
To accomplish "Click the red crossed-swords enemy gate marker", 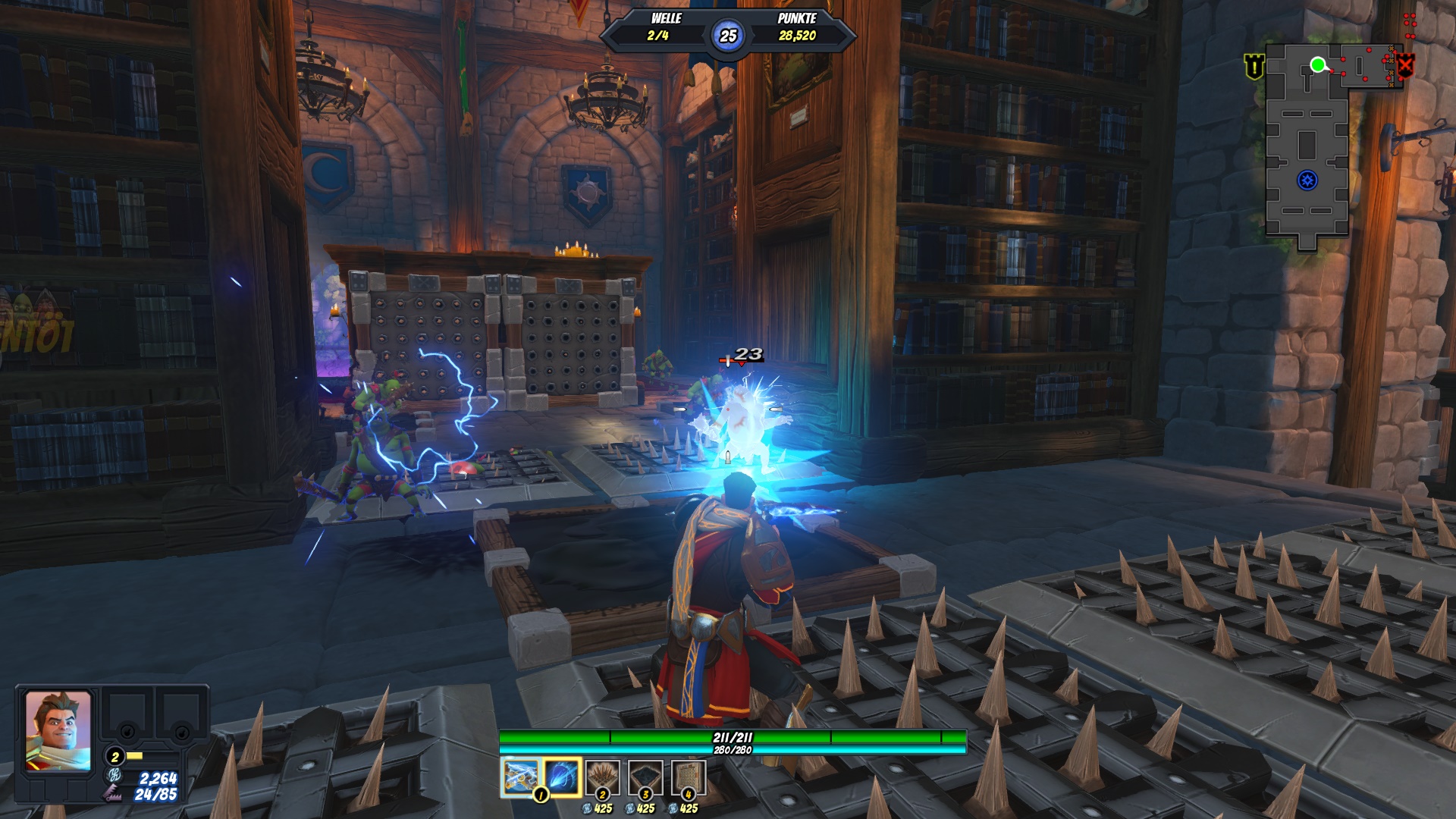I will (x=1405, y=67).
